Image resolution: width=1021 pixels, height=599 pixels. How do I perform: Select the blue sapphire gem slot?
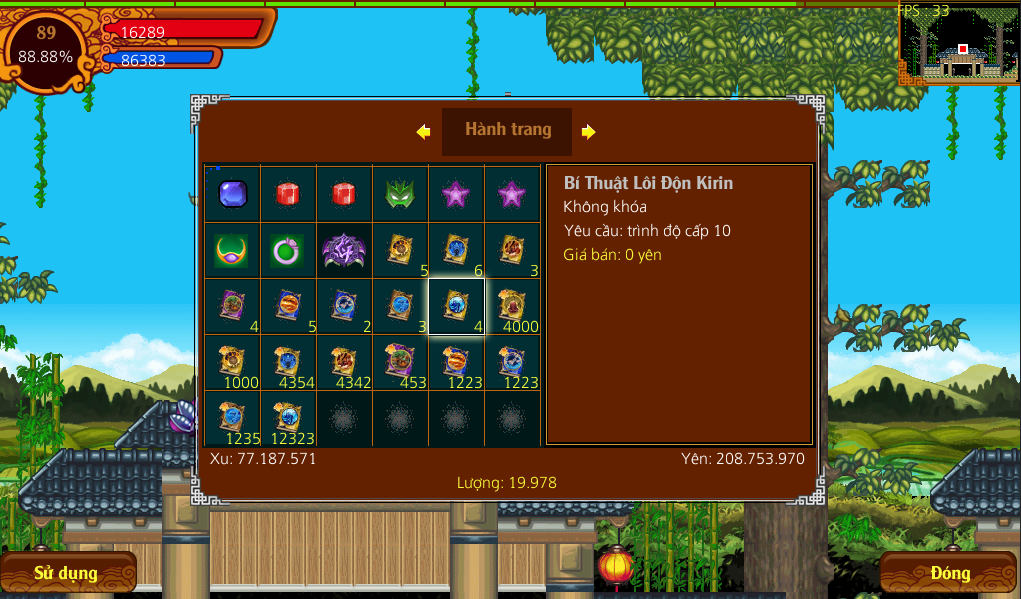pos(232,193)
